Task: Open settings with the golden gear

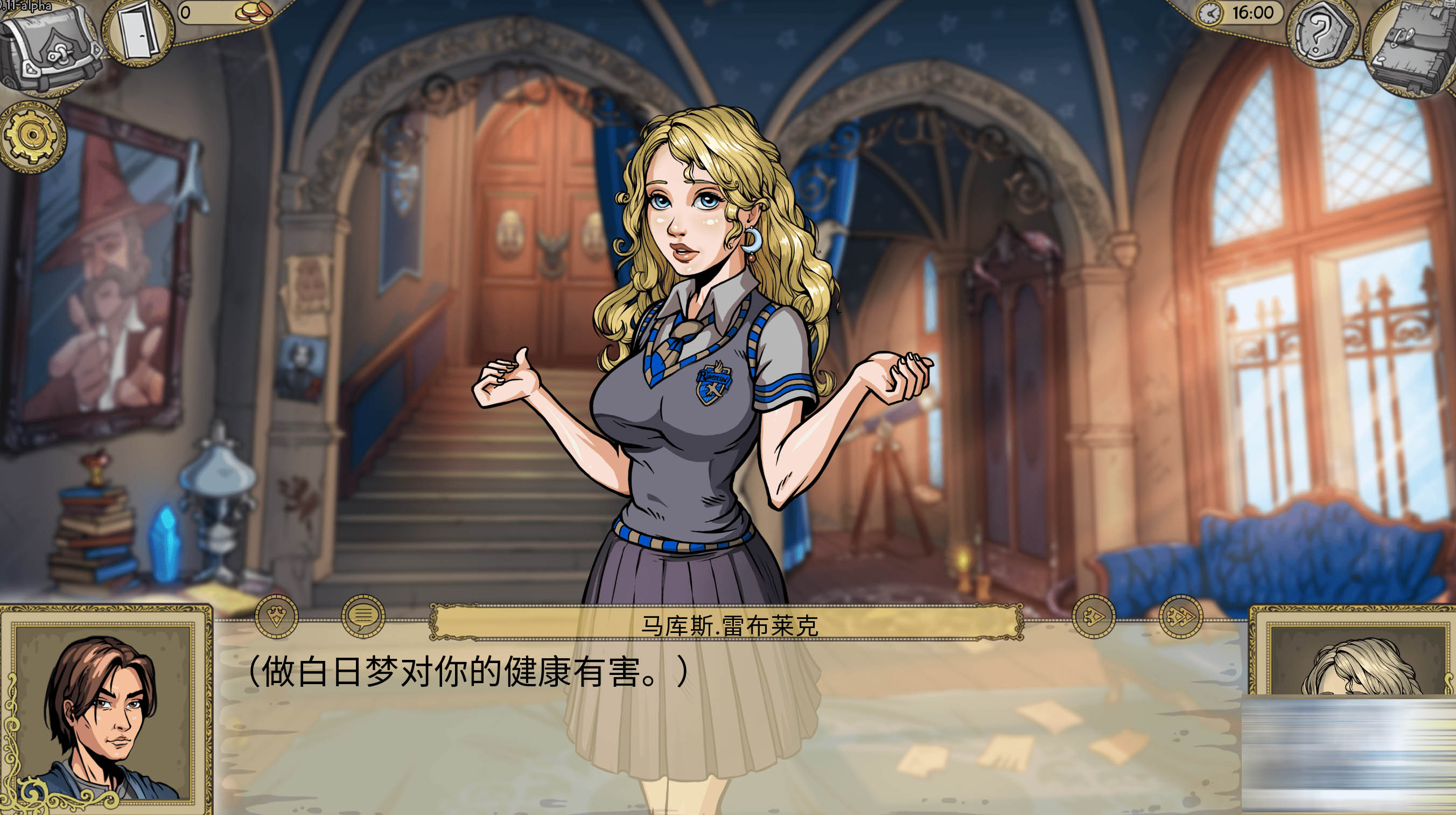Action: 33,136
